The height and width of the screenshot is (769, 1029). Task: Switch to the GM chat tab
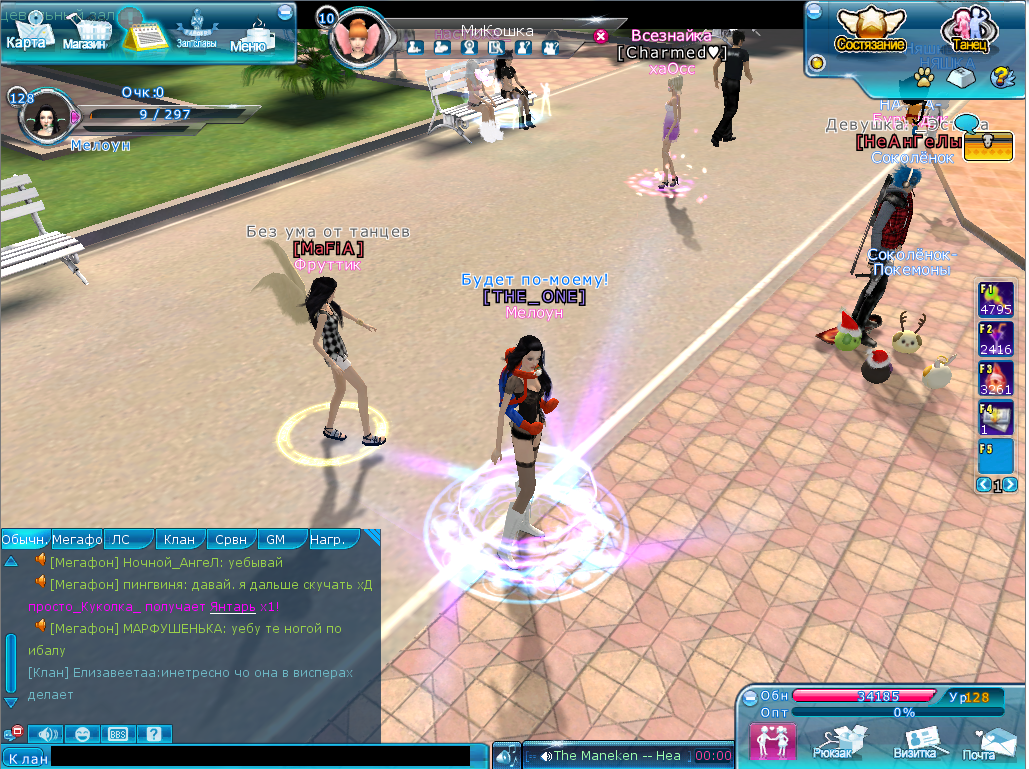click(x=276, y=539)
